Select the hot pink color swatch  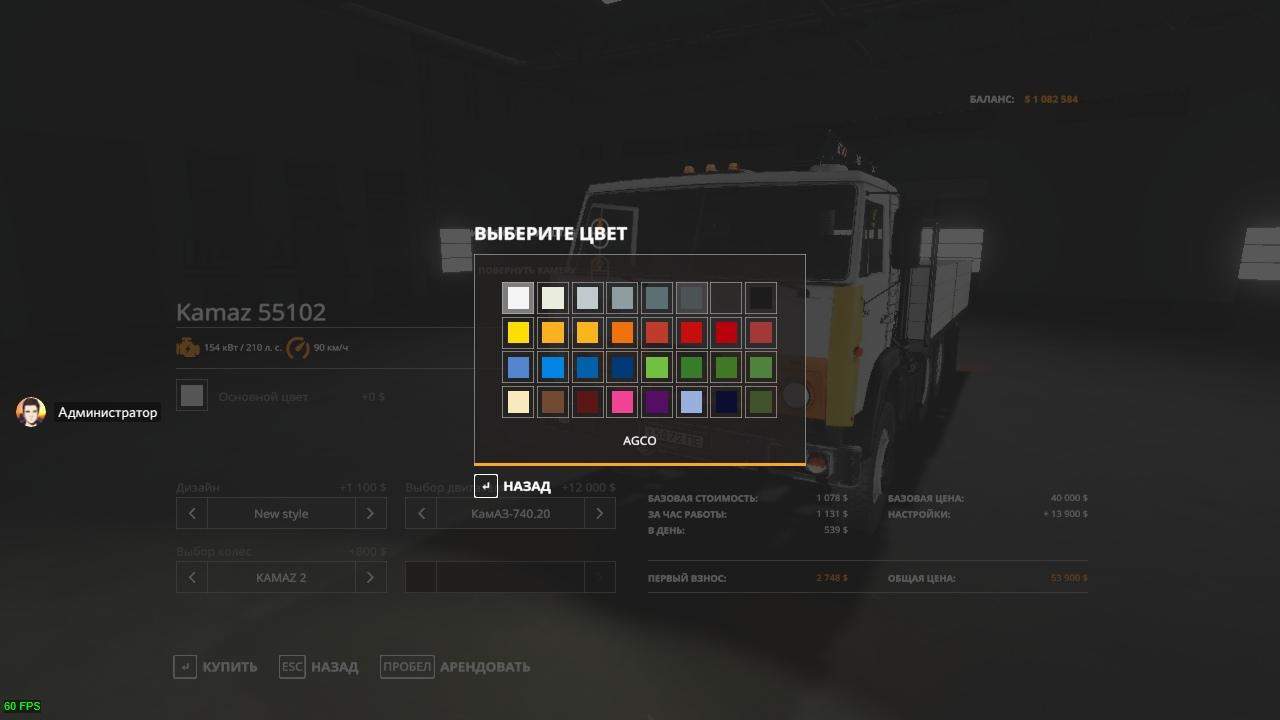[622, 403]
